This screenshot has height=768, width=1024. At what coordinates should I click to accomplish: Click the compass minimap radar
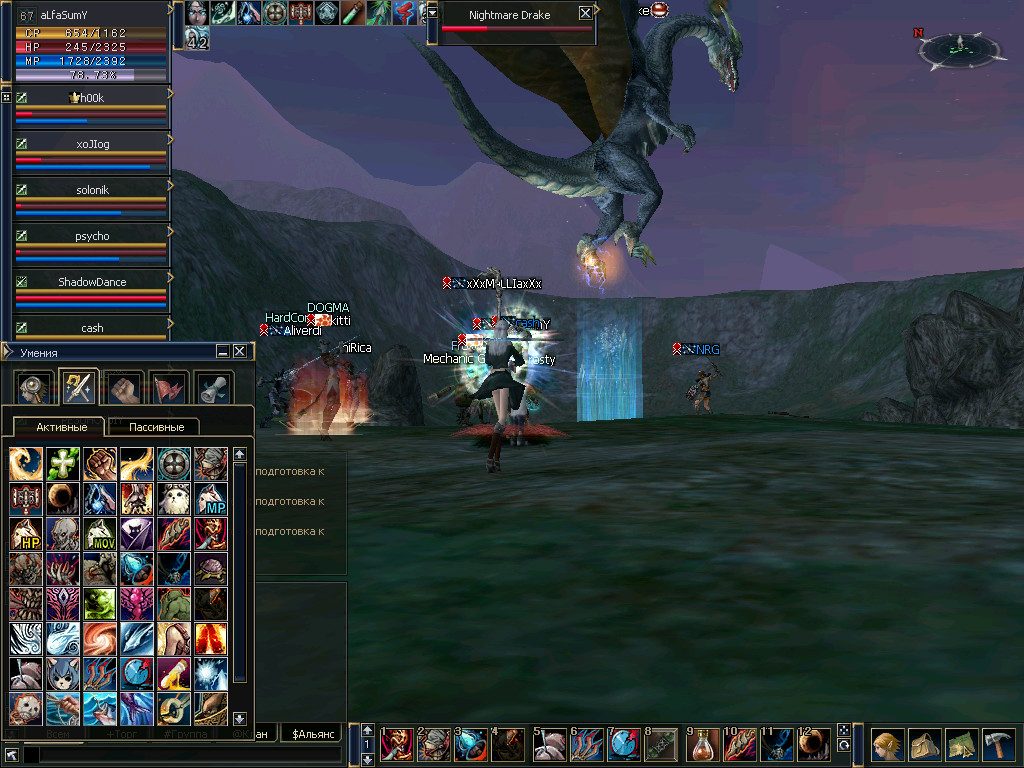(x=958, y=47)
